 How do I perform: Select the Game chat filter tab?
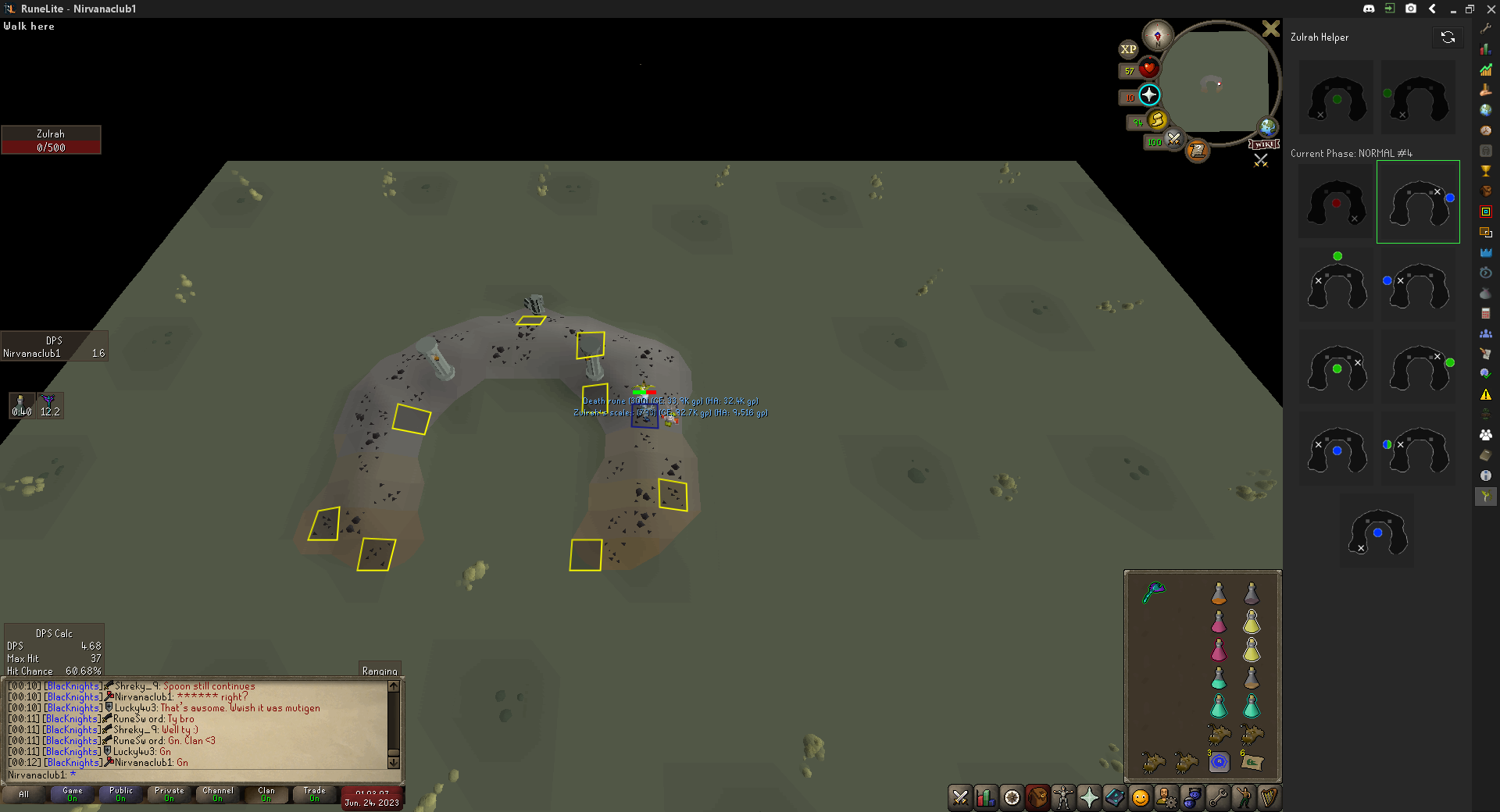pos(72,795)
